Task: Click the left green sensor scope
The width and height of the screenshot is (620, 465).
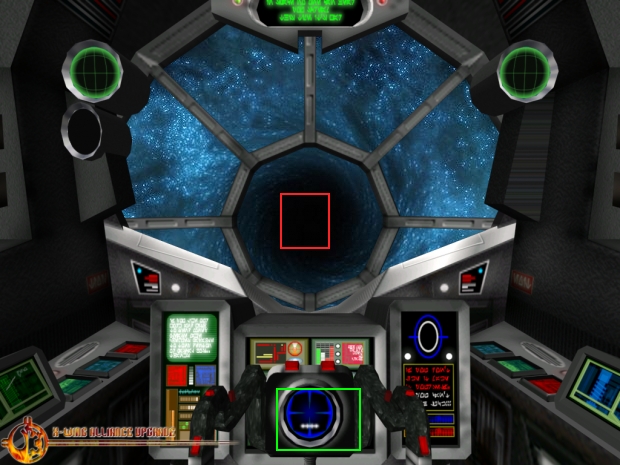Action: pyautogui.click(x=94, y=69)
